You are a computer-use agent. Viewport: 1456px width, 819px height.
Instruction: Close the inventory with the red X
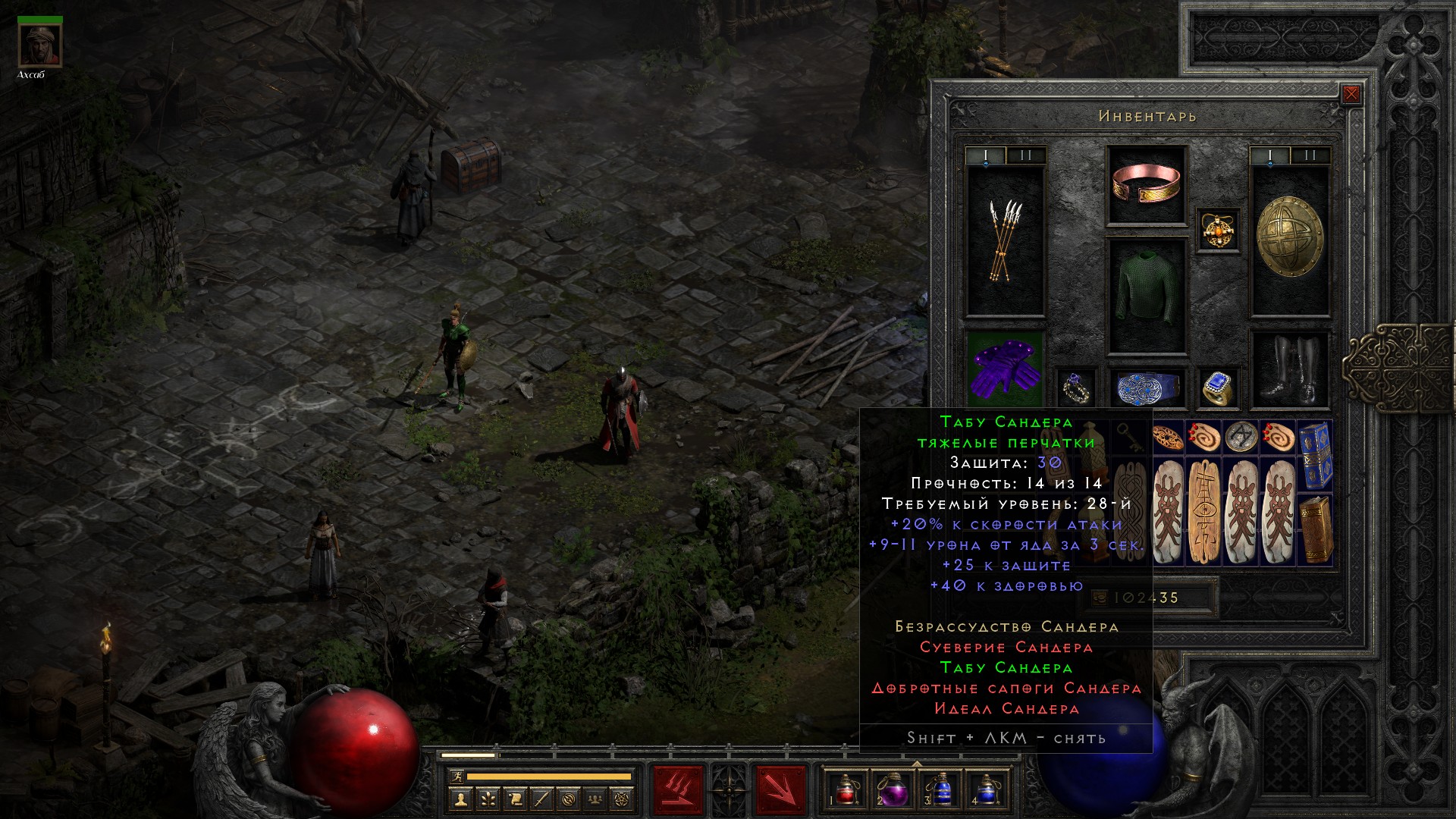click(x=1351, y=95)
